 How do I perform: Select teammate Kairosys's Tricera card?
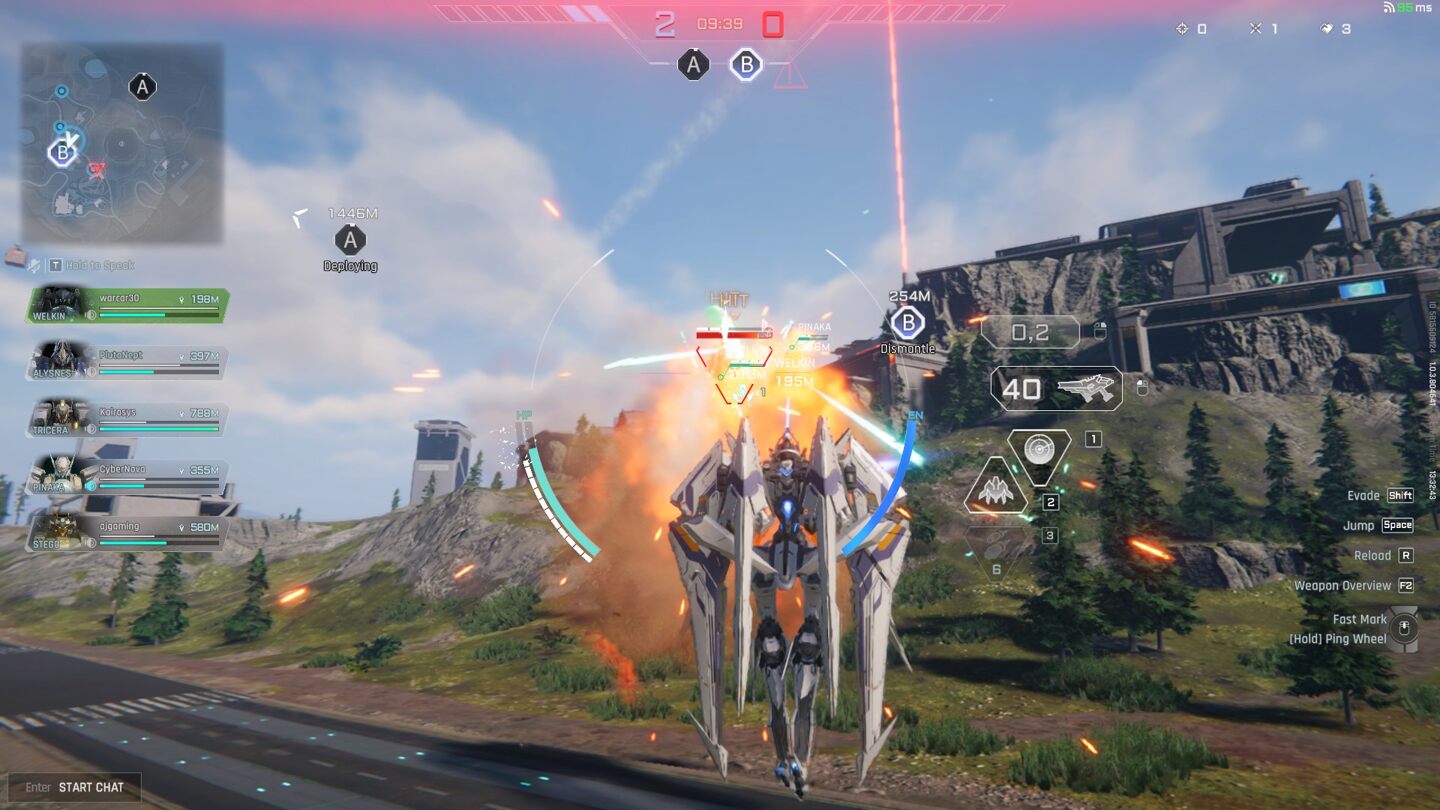[x=128, y=418]
